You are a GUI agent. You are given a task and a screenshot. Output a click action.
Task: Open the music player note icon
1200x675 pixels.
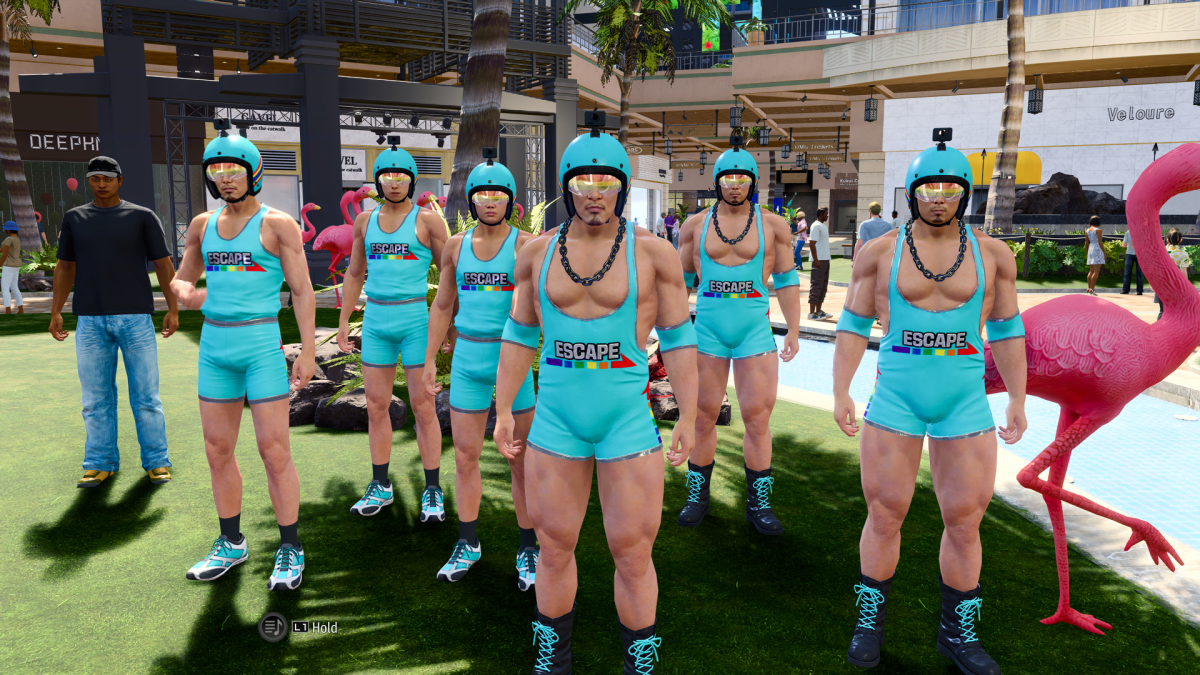[x=273, y=627]
